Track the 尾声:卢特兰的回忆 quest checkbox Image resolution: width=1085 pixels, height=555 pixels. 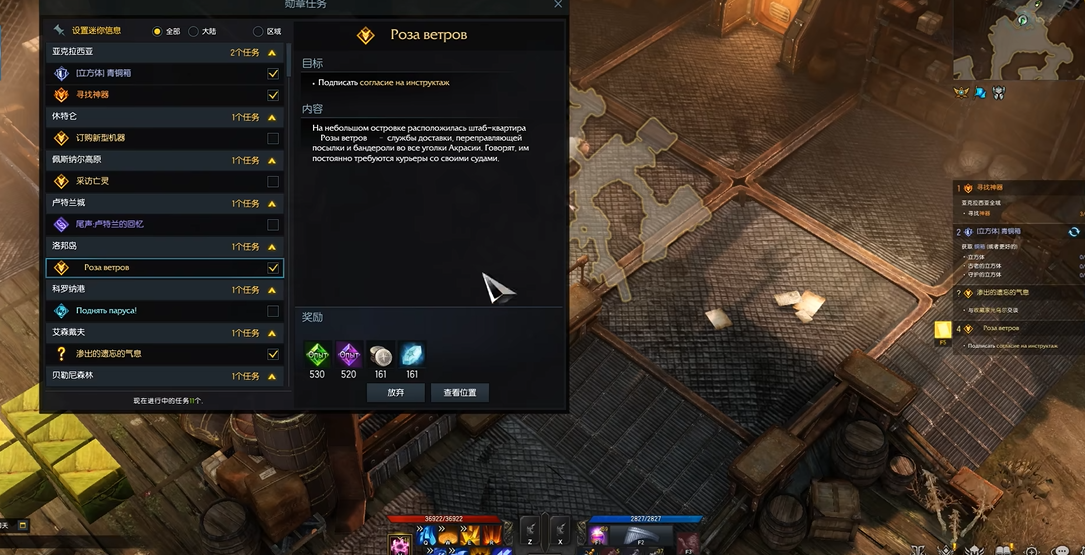tap(273, 225)
